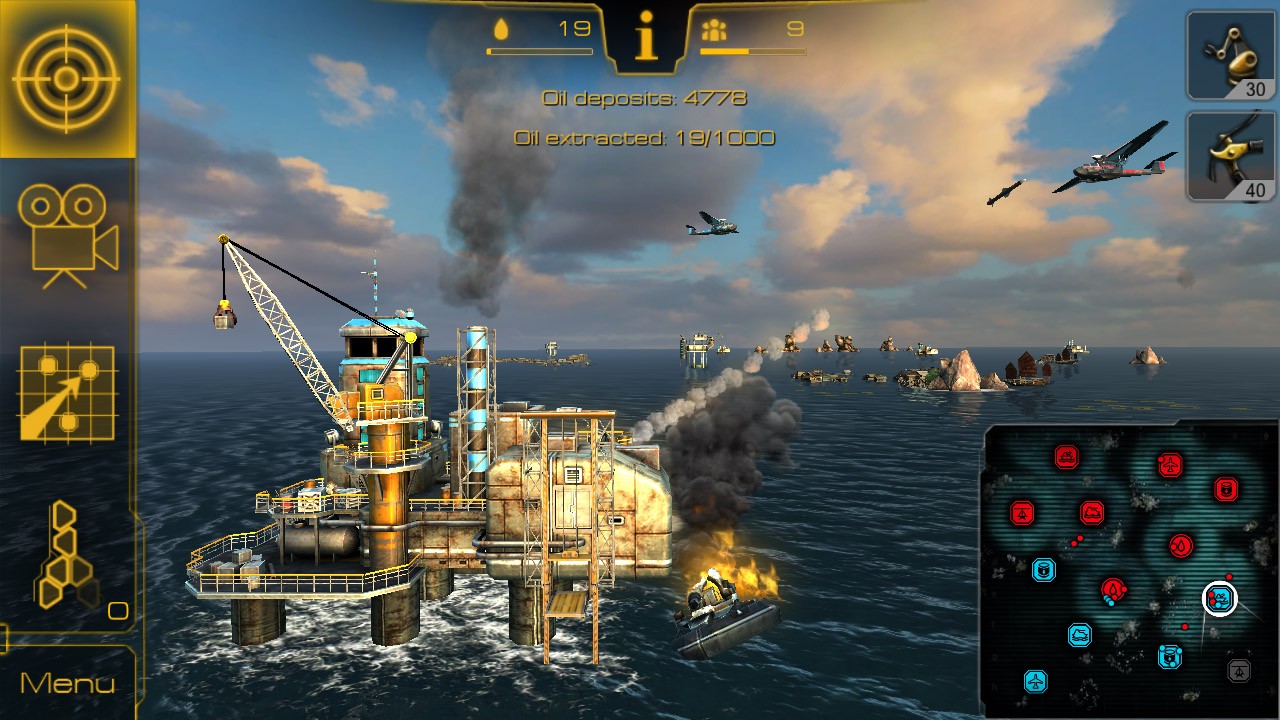Viewport: 1280px width, 720px height.
Task: Select the blue airplane base on minimap
Action: [1036, 682]
